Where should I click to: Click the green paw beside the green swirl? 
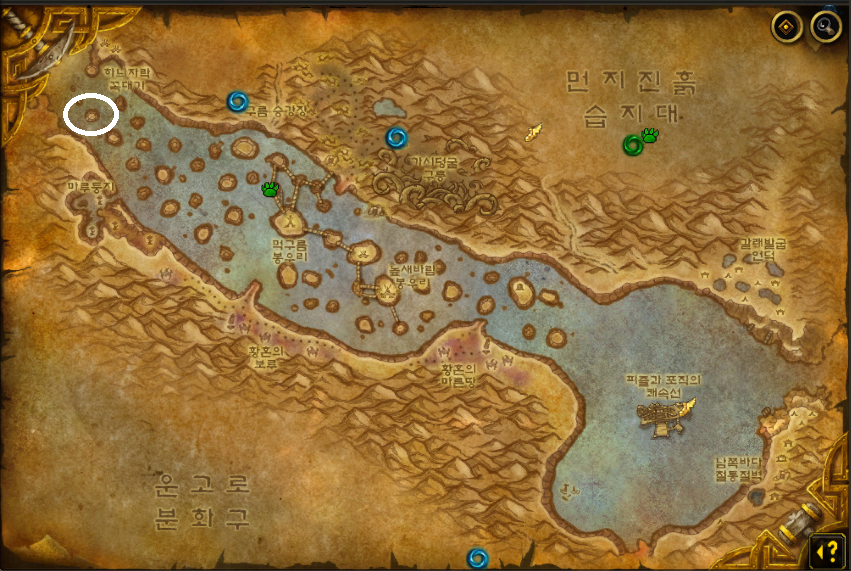(651, 135)
